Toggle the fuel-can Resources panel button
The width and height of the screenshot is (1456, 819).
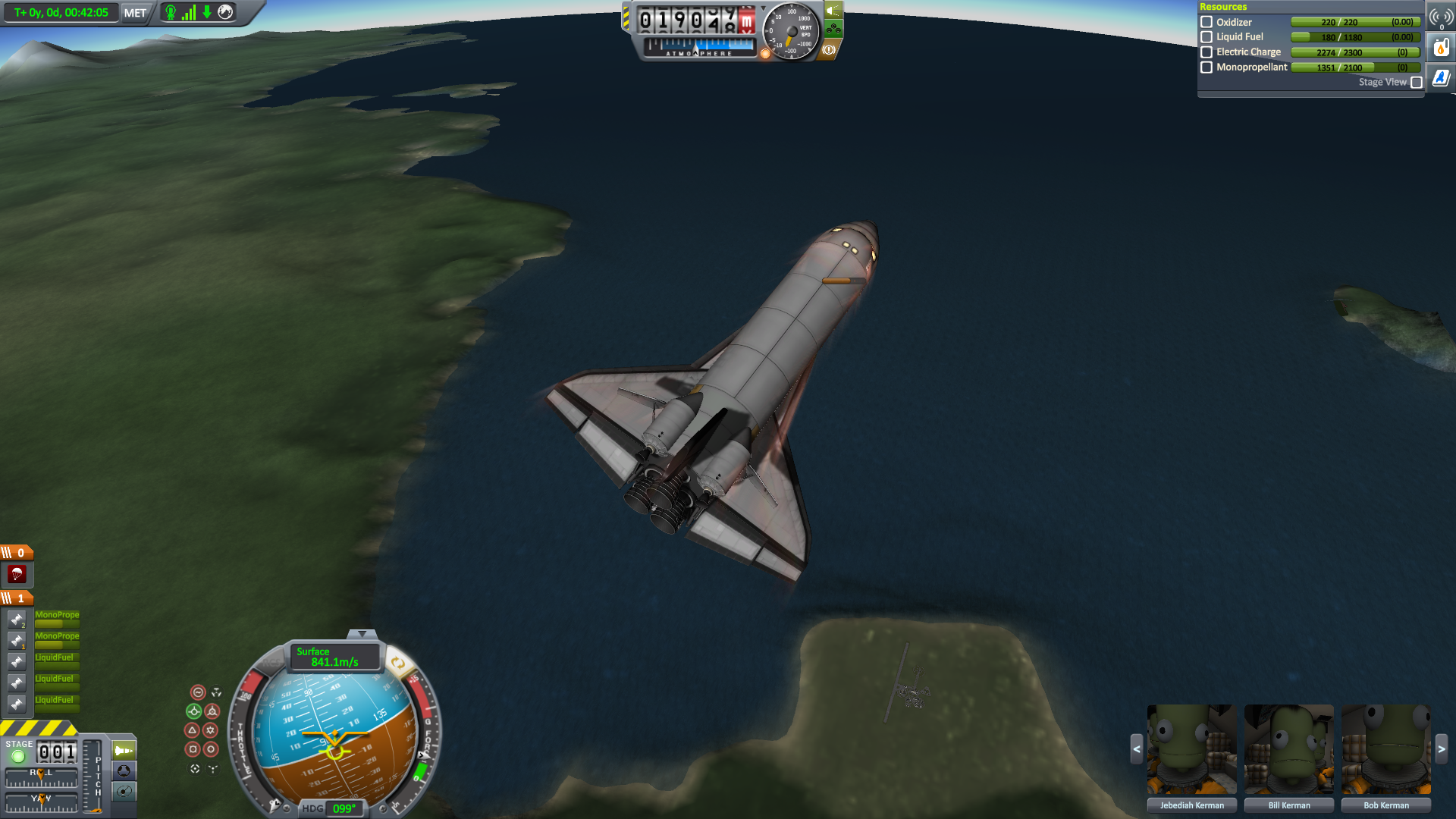[1441, 48]
